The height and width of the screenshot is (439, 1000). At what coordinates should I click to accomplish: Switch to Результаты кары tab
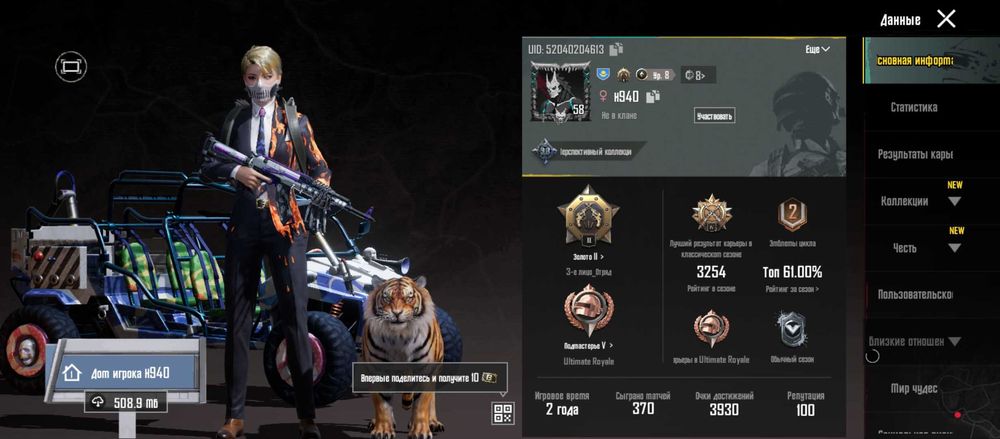pyautogui.click(x=915, y=154)
